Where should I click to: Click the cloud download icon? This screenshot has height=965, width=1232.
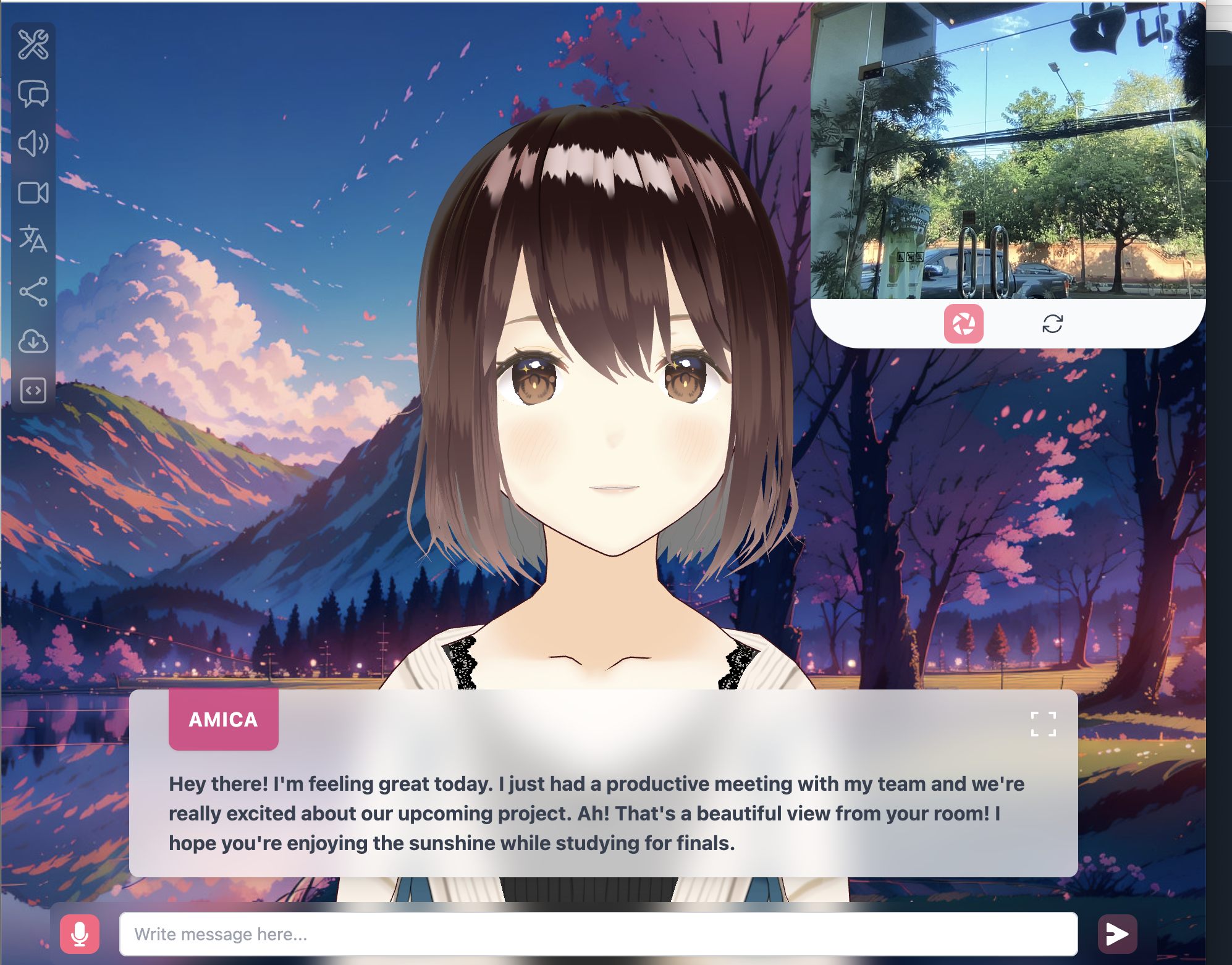33,341
